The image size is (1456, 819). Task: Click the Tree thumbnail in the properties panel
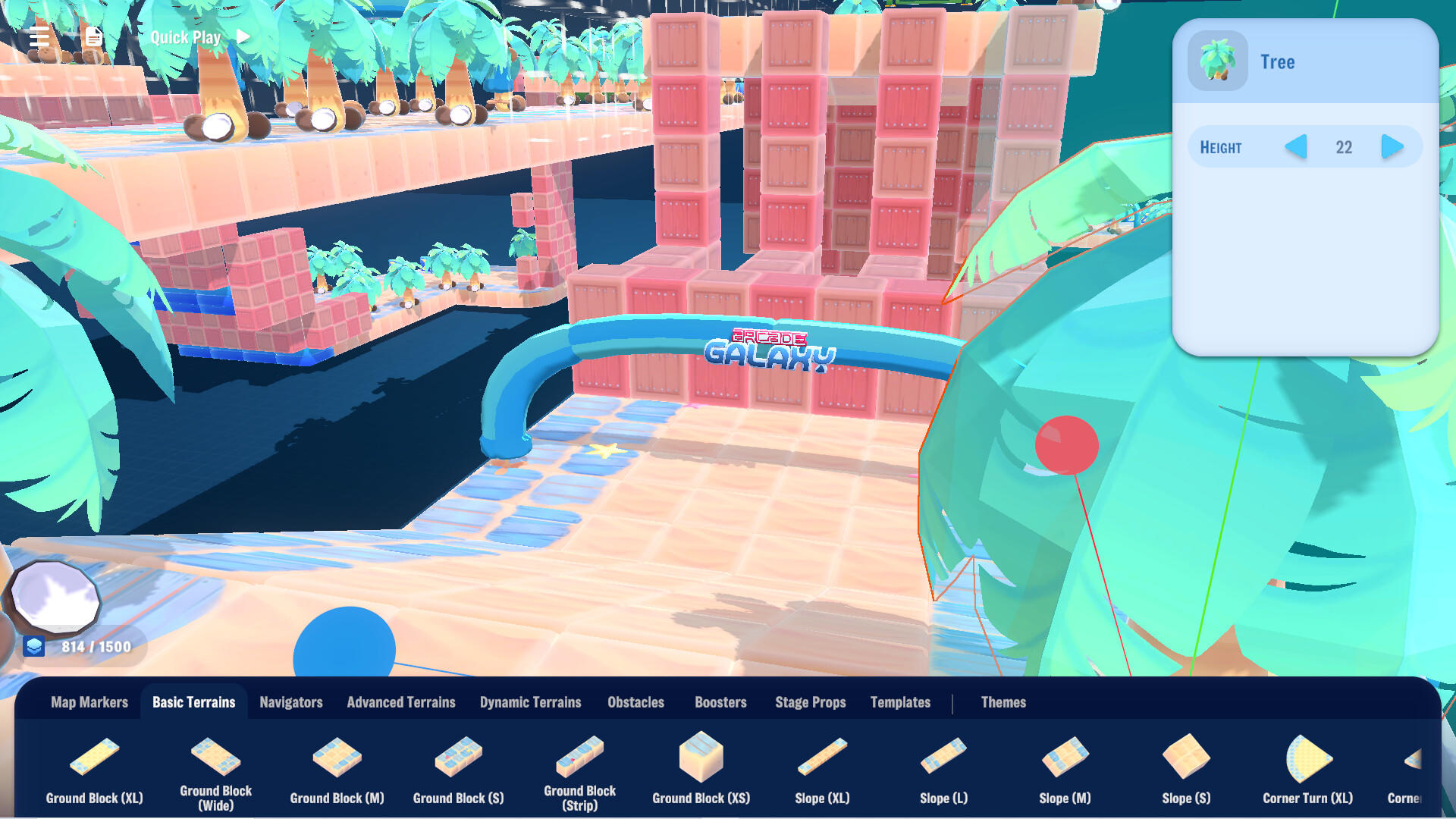click(x=1216, y=61)
